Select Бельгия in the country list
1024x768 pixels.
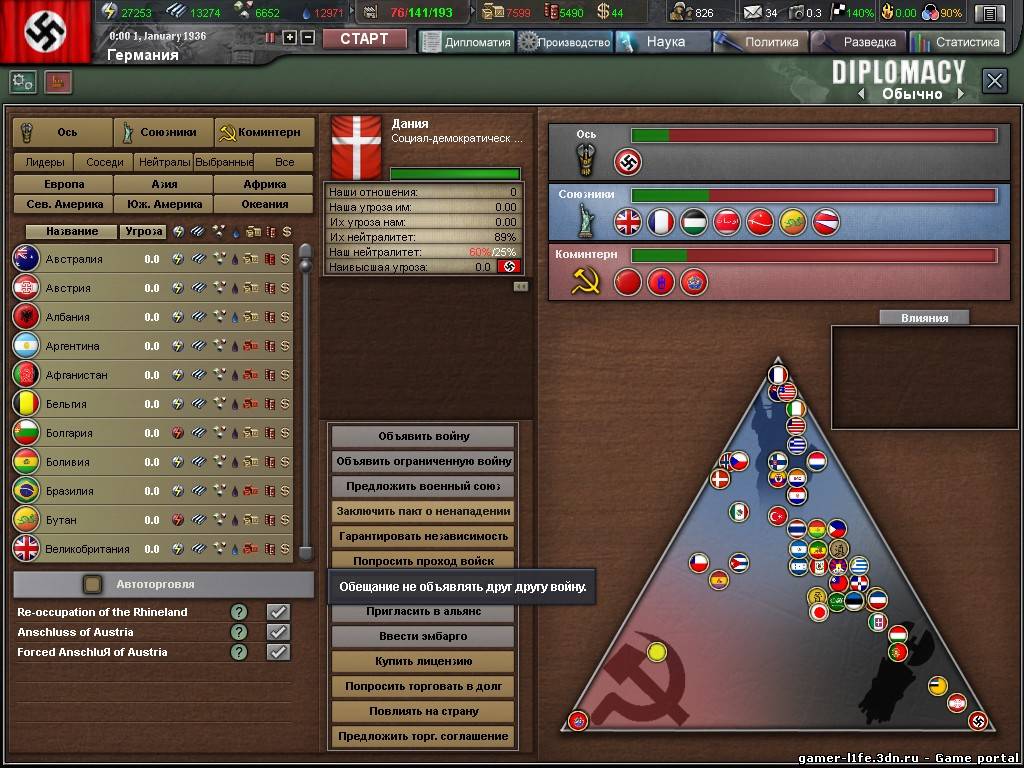click(x=66, y=404)
